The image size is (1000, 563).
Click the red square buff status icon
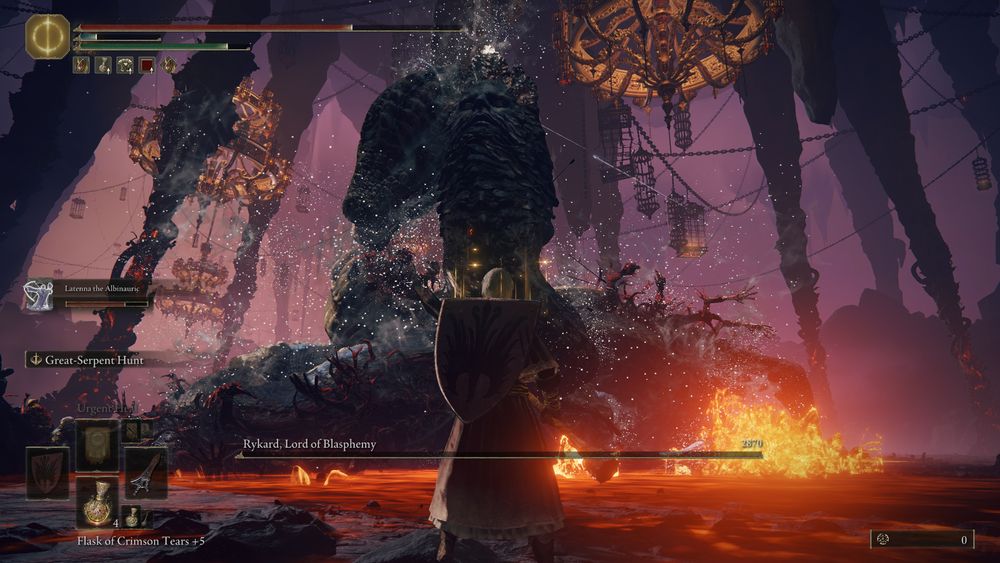pyautogui.click(x=146, y=66)
